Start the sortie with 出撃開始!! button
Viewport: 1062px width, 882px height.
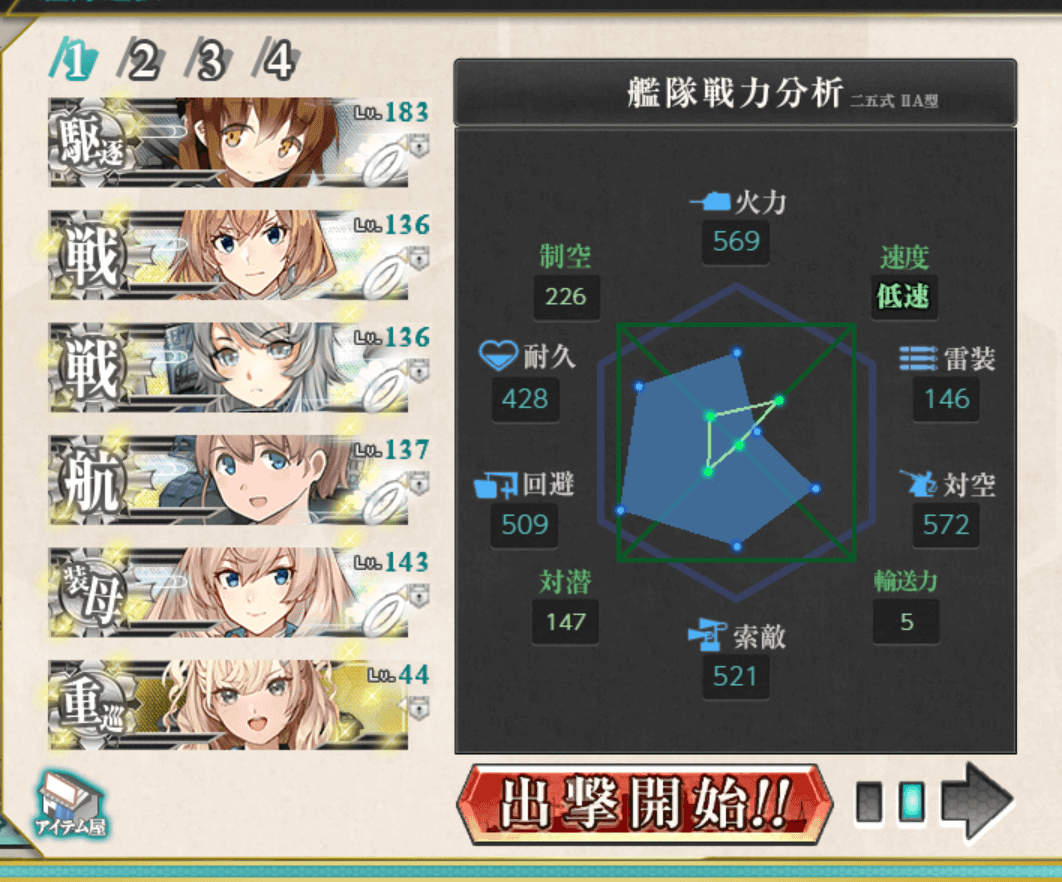644,802
